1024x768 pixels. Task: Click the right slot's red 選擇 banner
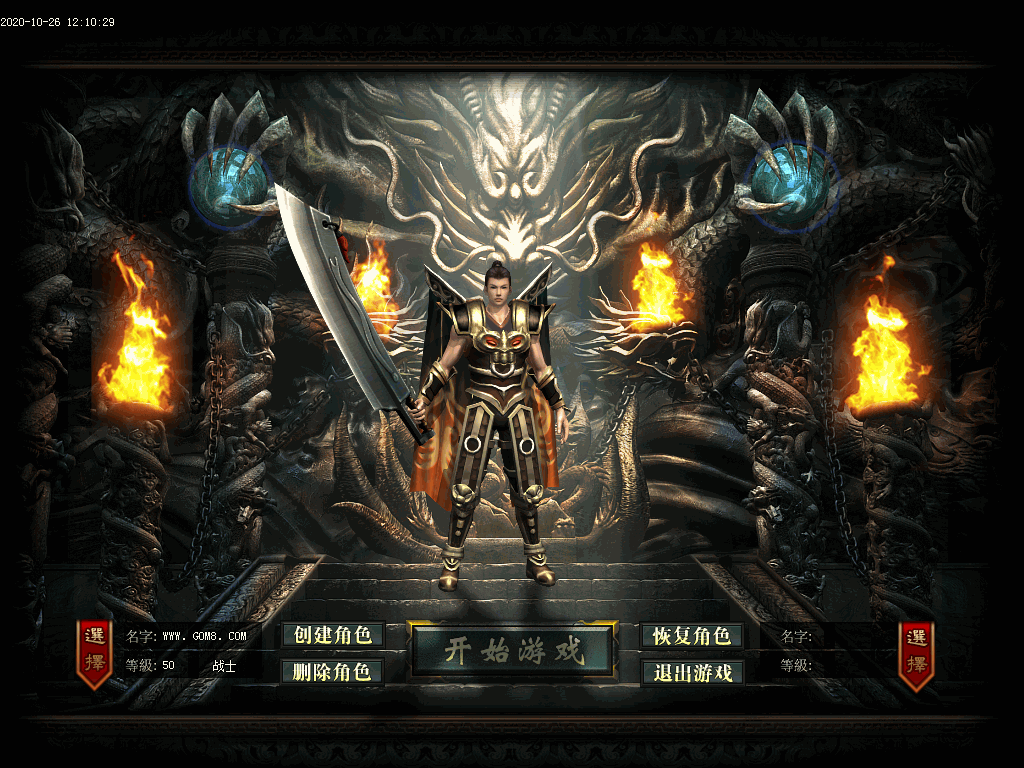click(x=916, y=652)
